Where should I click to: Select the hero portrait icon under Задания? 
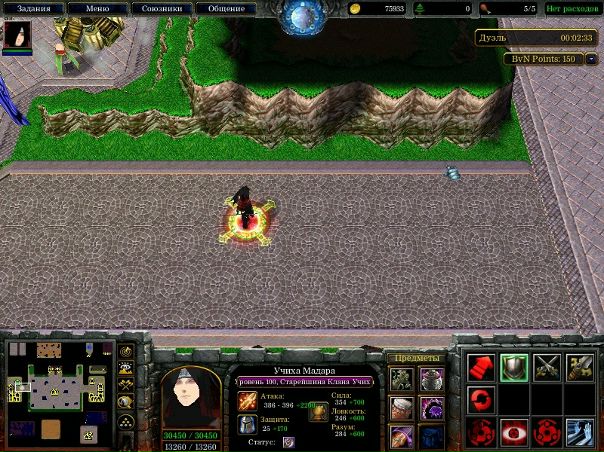click(17, 37)
